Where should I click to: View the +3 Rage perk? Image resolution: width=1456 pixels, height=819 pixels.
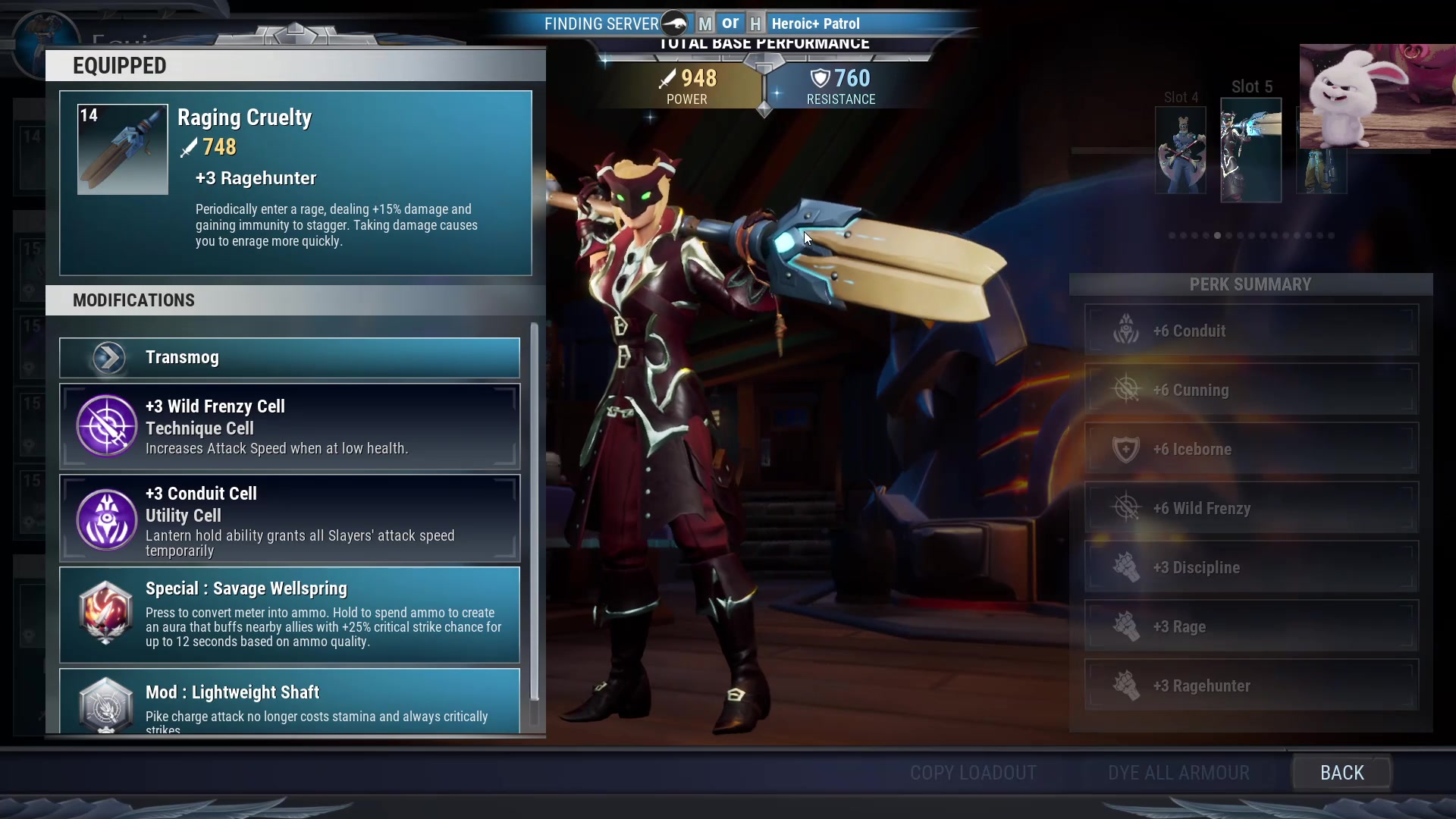pos(1251,626)
